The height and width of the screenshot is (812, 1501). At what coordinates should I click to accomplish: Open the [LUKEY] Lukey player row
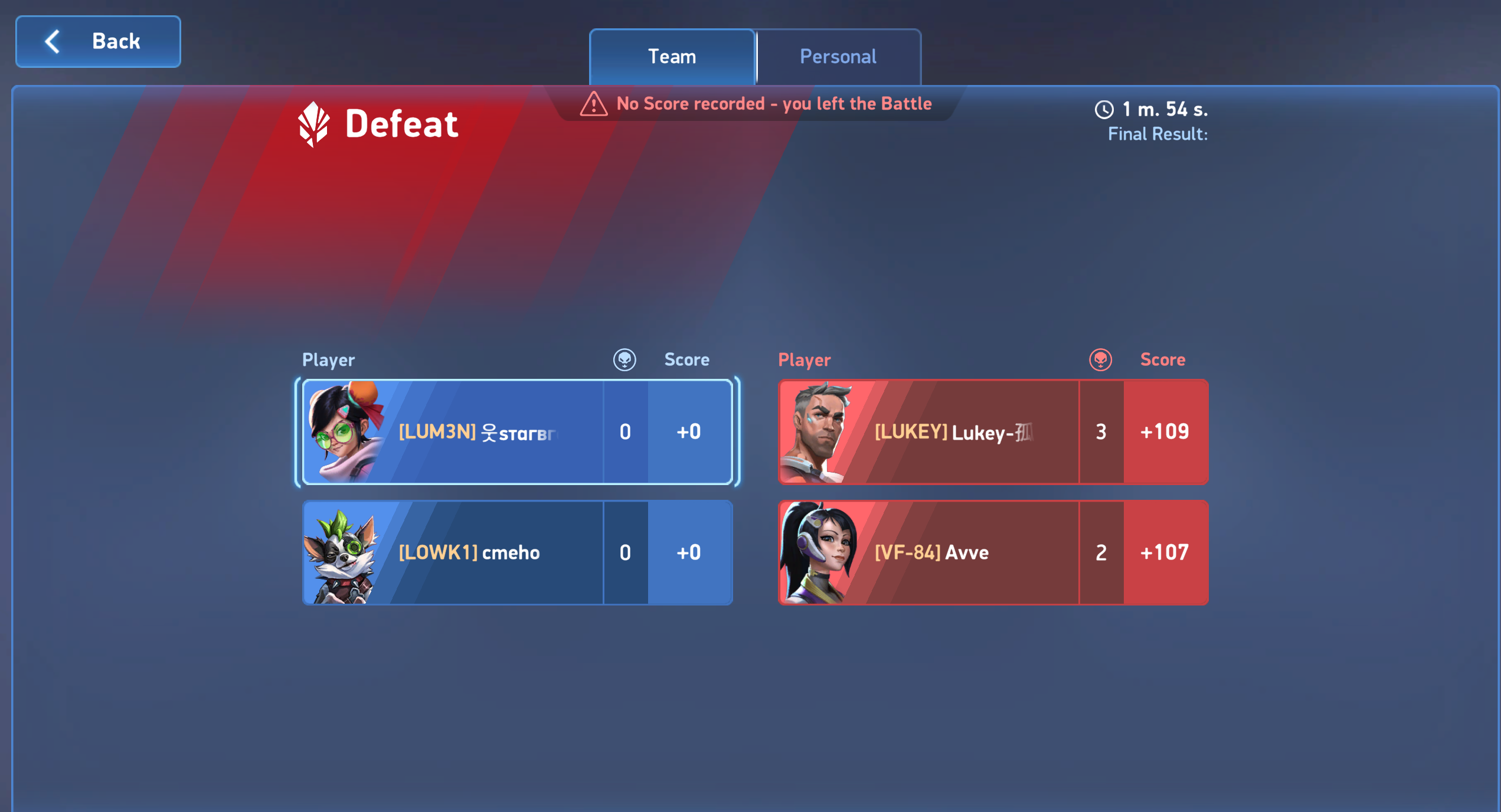993,432
